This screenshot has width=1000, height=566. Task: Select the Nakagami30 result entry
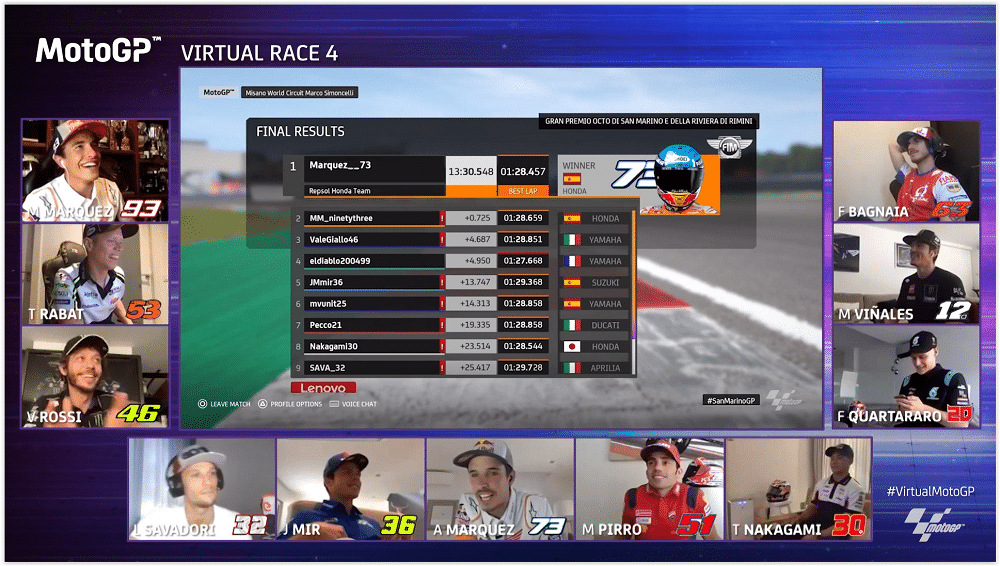(x=460, y=346)
